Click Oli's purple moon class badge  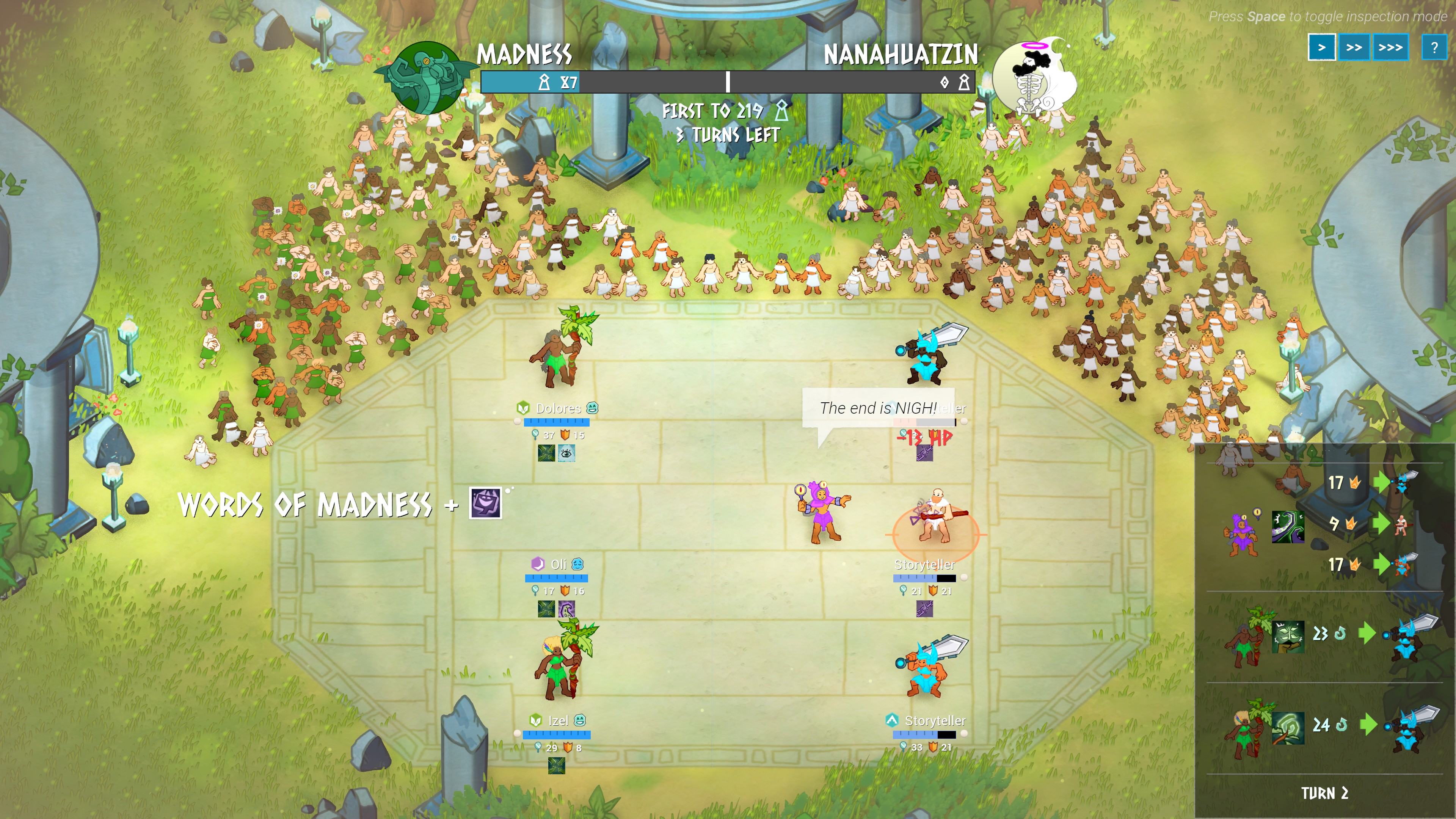[x=537, y=563]
